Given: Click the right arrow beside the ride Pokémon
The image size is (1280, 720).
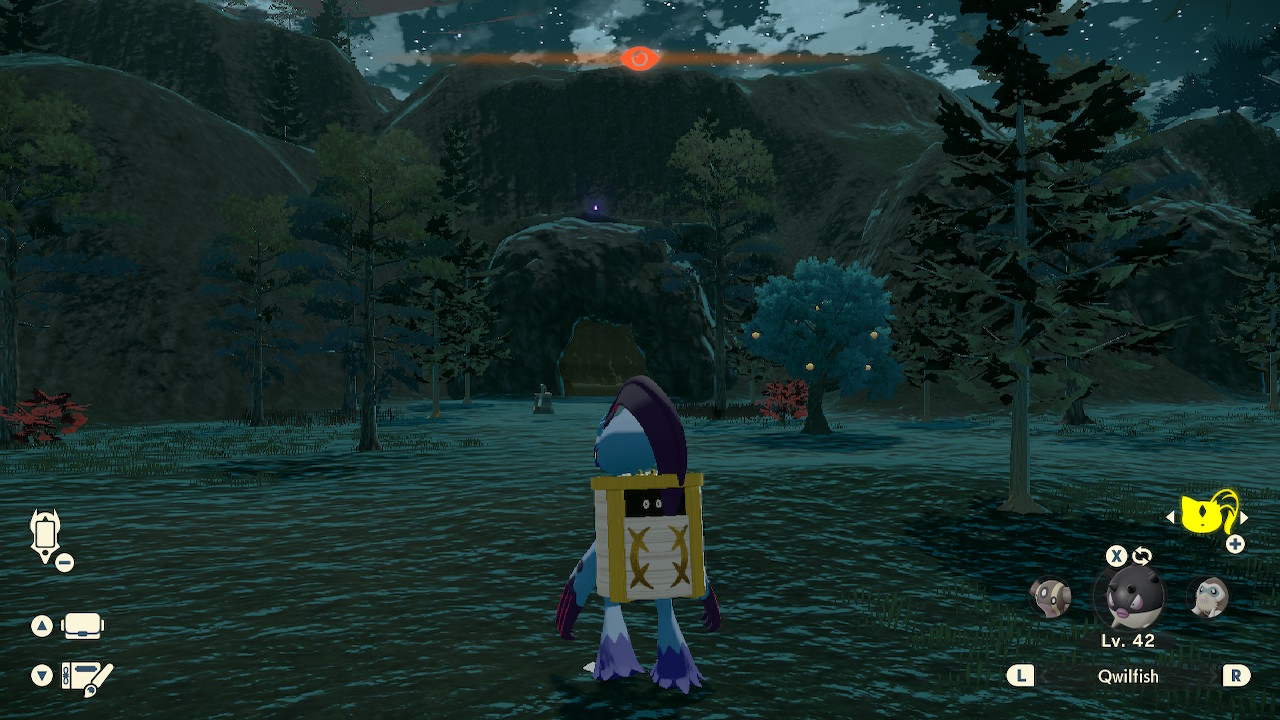Looking at the screenshot, I should click(x=1245, y=518).
